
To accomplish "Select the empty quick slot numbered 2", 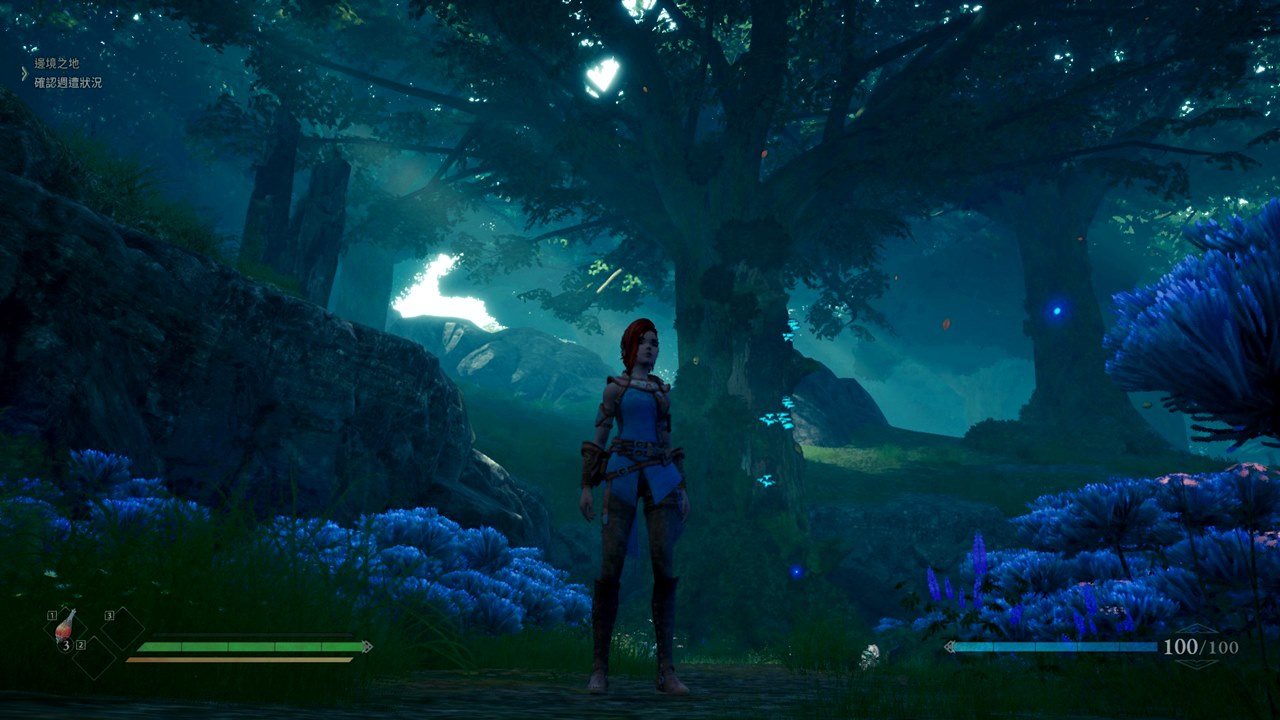I will pyautogui.click(x=94, y=657).
